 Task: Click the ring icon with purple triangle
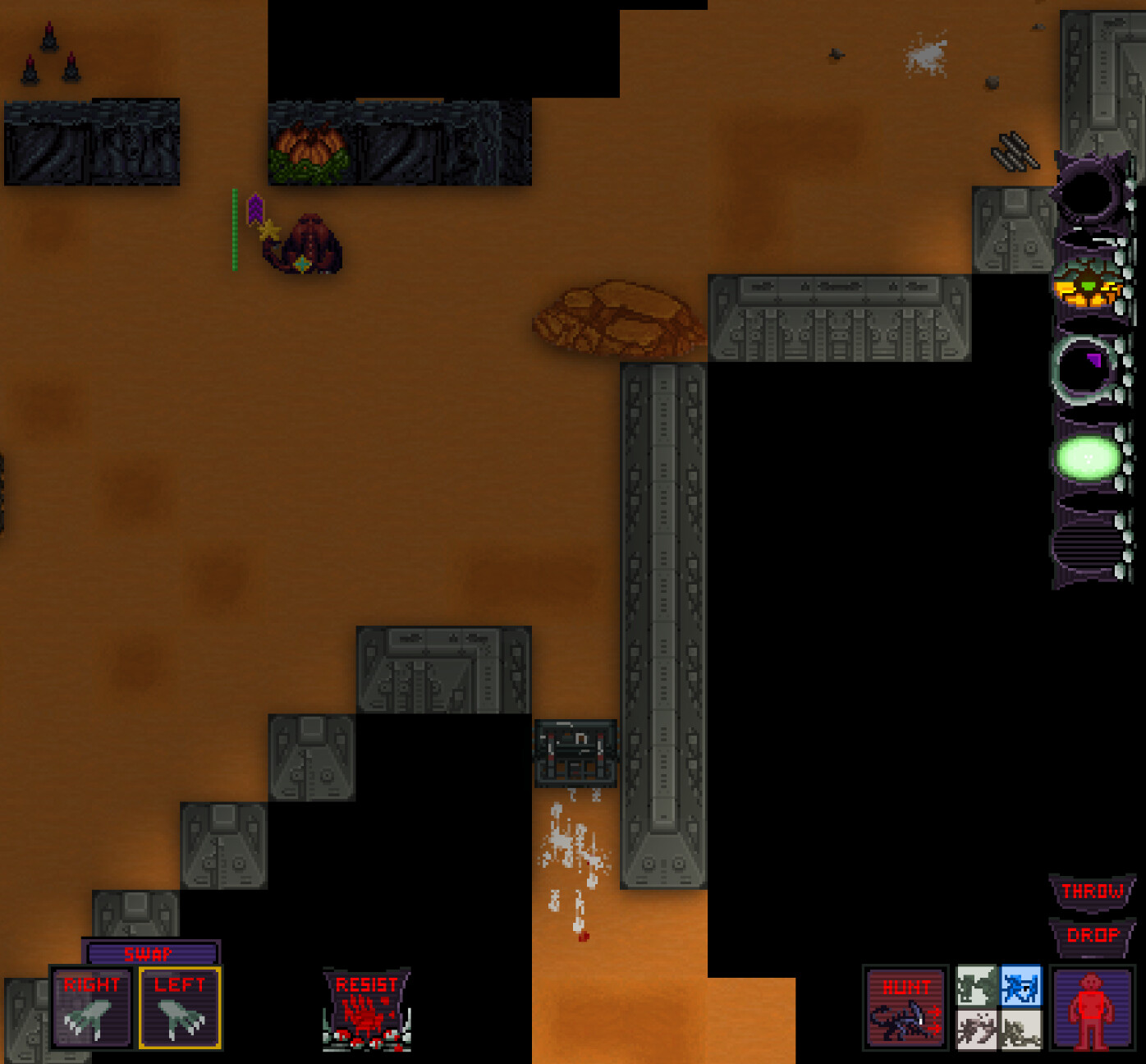[1087, 369]
